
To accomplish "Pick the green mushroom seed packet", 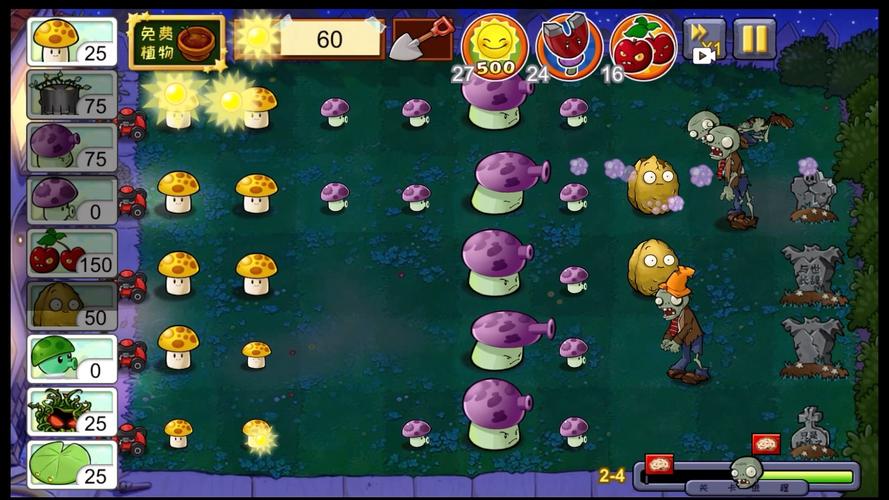I will click(x=72, y=358).
